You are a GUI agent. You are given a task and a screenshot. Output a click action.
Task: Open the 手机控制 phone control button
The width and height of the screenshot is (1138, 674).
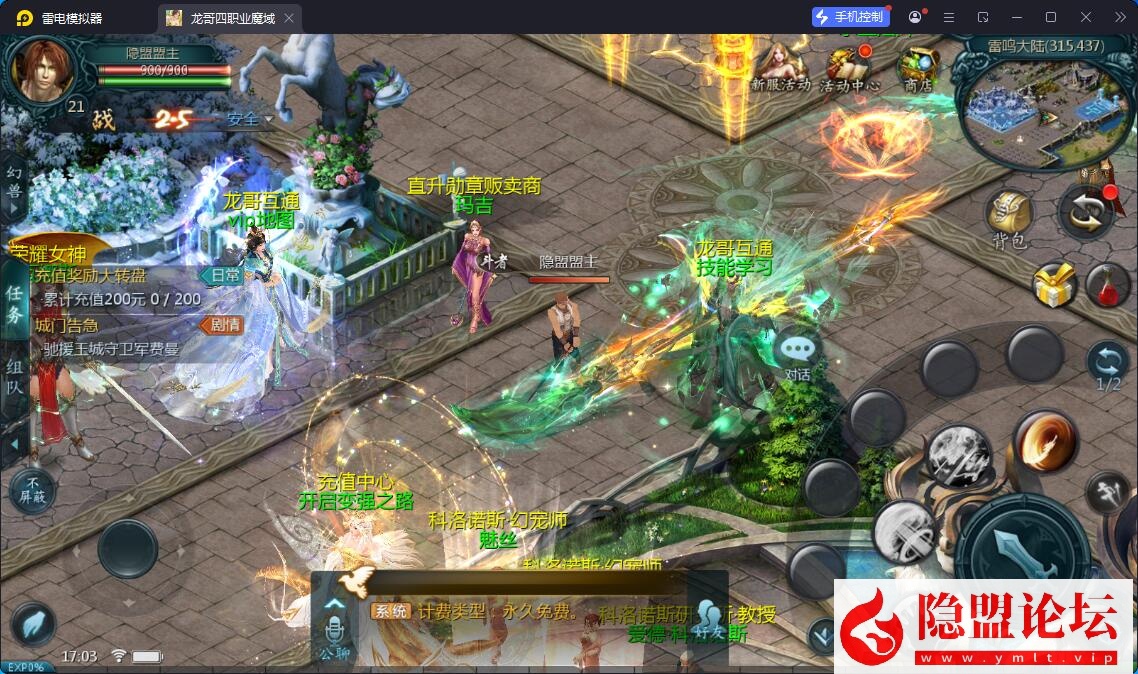pos(850,17)
